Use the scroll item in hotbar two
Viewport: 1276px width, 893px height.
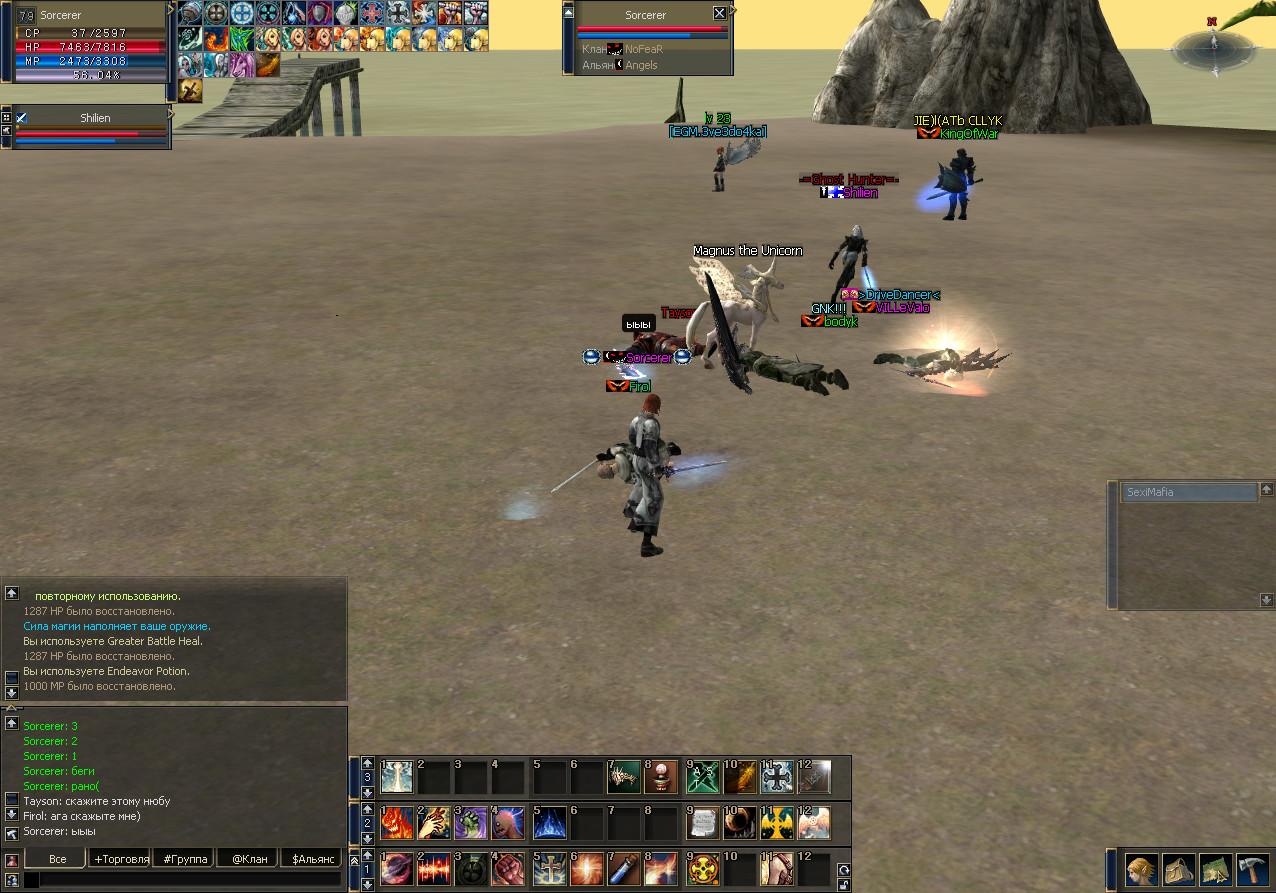pyautogui.click(x=704, y=823)
